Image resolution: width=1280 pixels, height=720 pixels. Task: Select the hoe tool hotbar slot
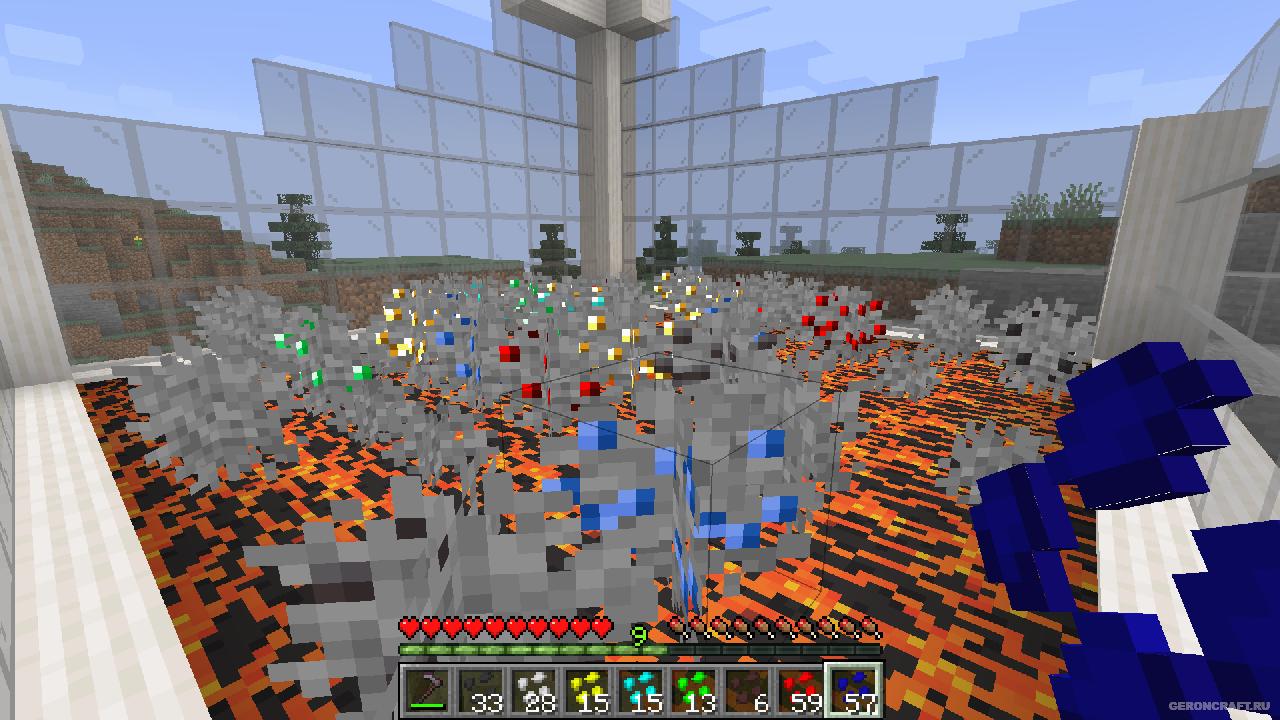point(426,690)
